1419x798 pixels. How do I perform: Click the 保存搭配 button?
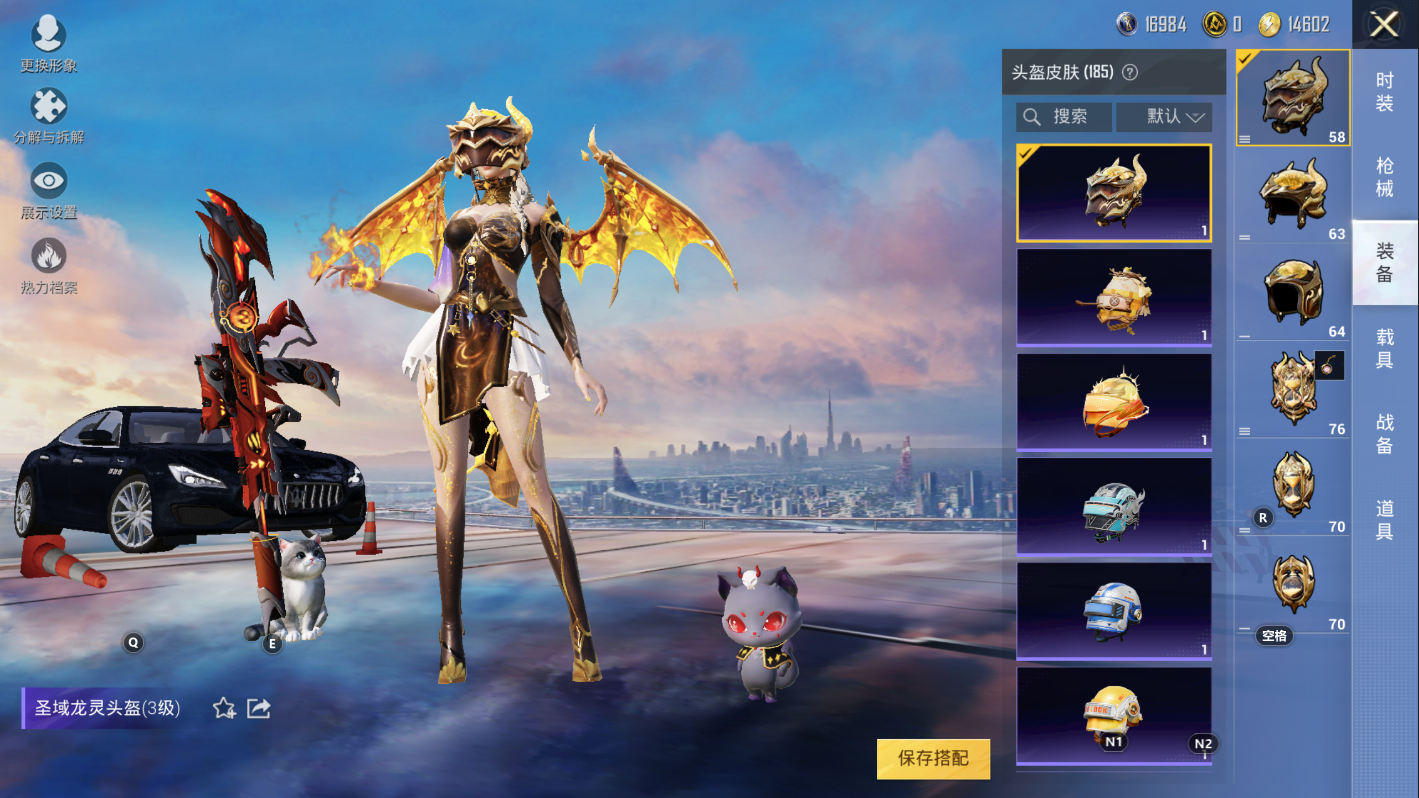coord(933,759)
